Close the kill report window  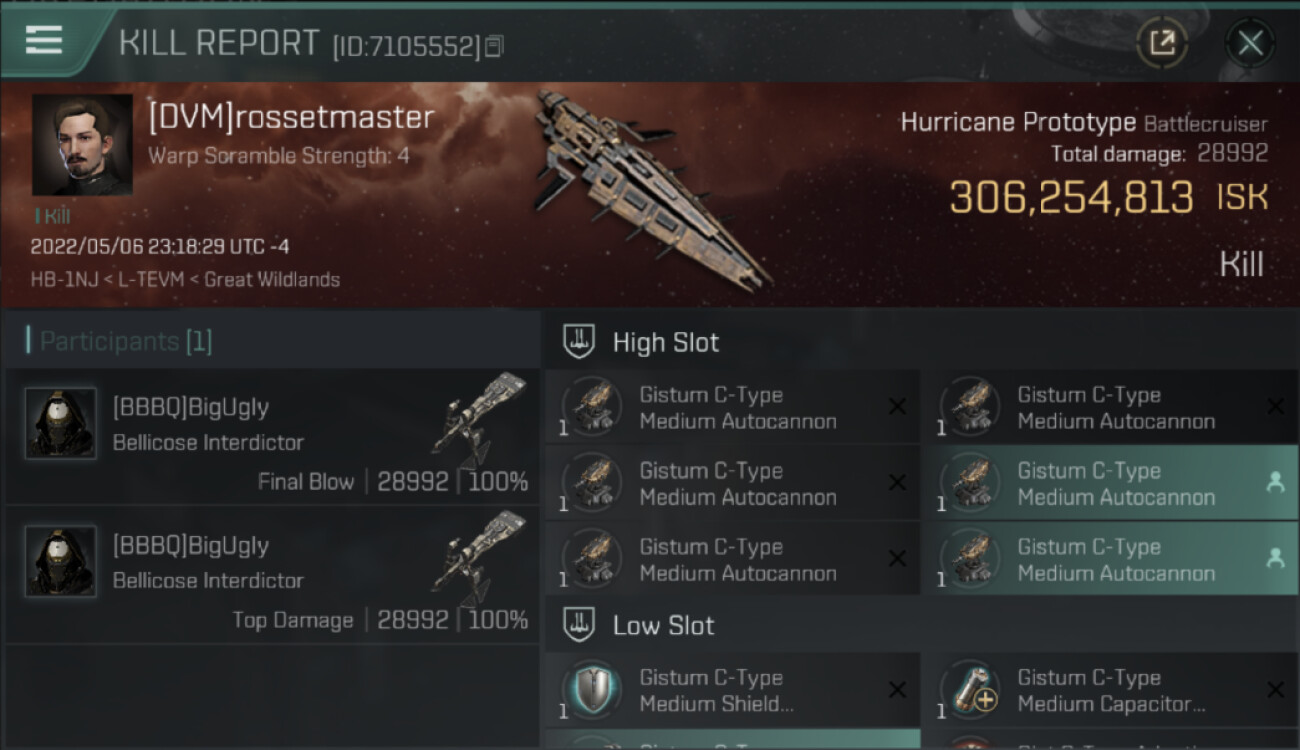[1250, 43]
